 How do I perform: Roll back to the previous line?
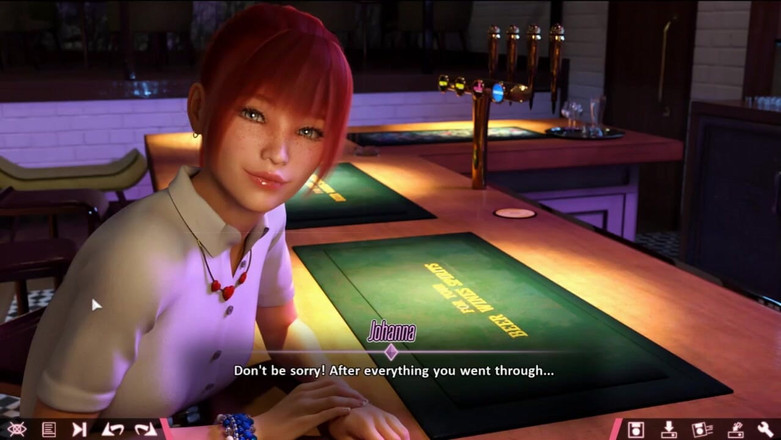pyautogui.click(x=113, y=429)
